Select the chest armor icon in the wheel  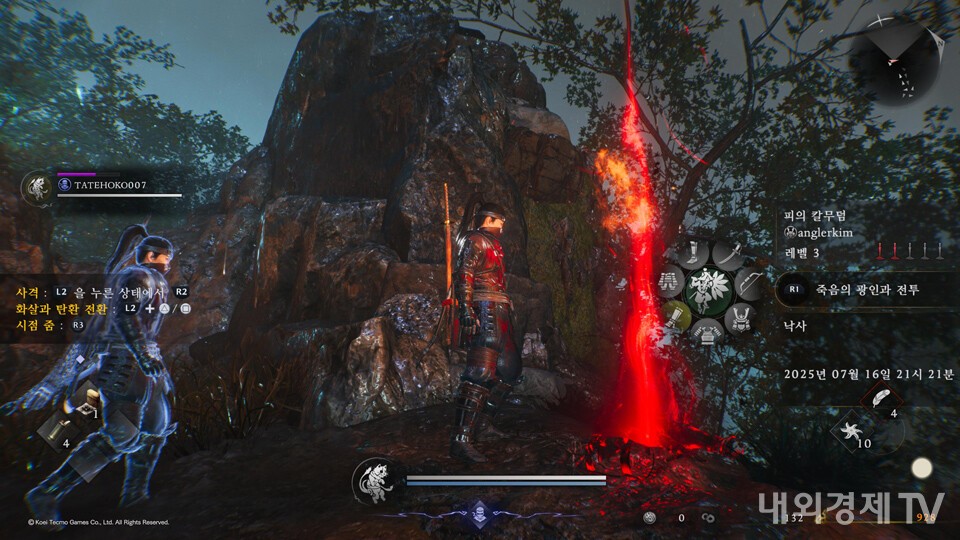(707, 336)
